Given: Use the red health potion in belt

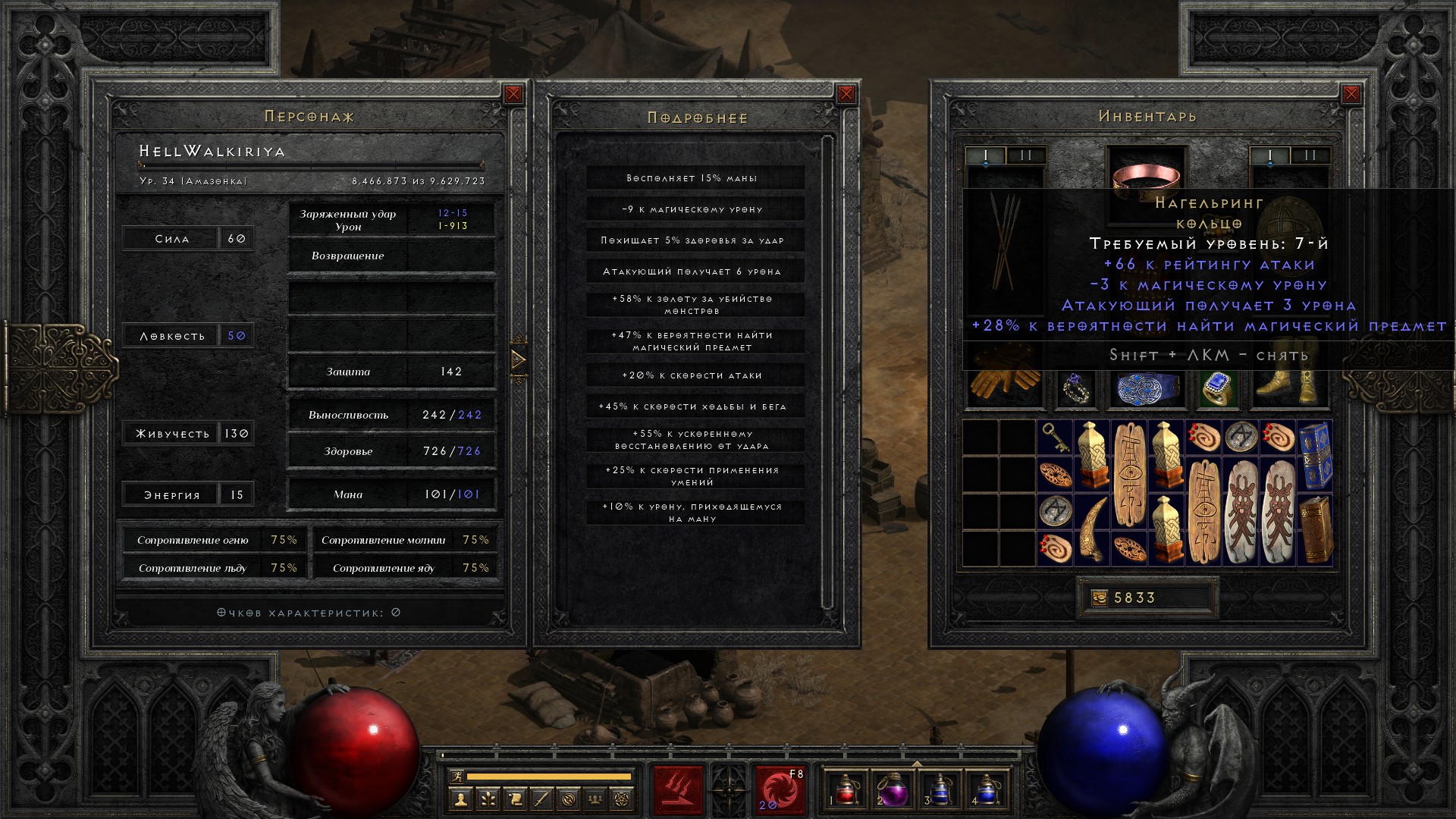Looking at the screenshot, I should tap(845, 790).
